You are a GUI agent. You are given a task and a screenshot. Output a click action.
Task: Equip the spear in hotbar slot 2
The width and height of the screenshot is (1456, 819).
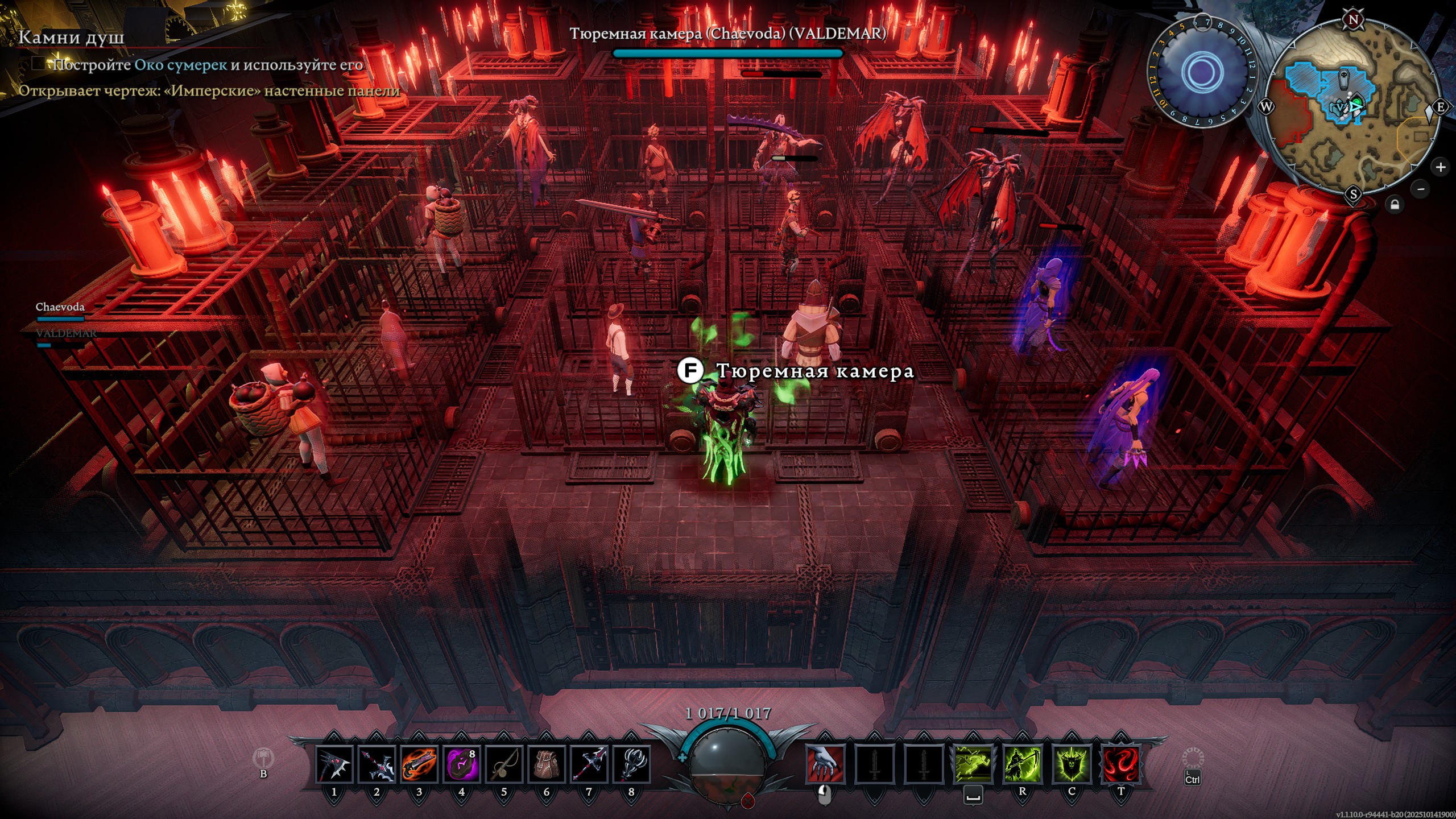click(x=377, y=764)
